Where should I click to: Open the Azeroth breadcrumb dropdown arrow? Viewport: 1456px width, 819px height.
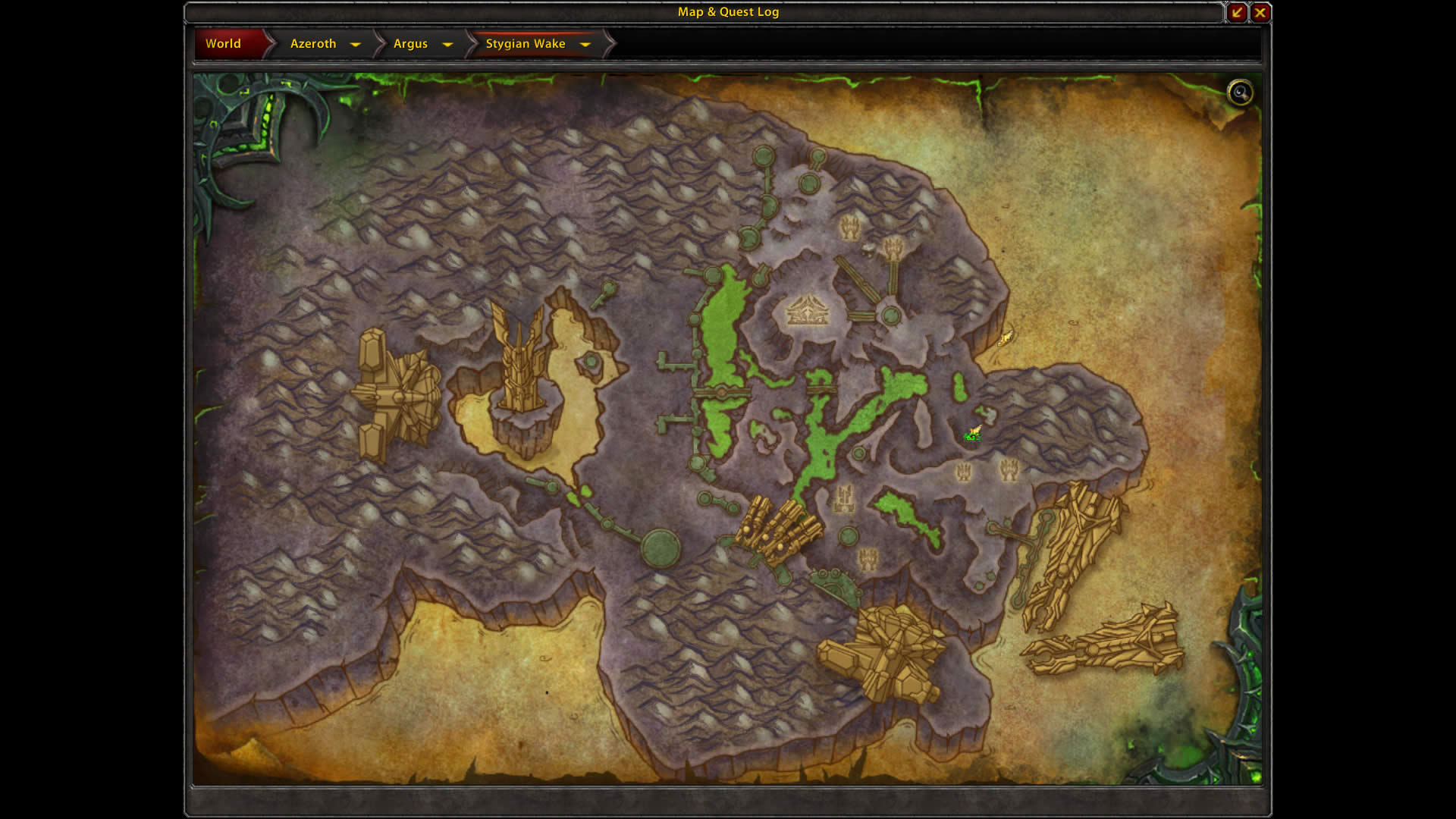pyautogui.click(x=356, y=44)
